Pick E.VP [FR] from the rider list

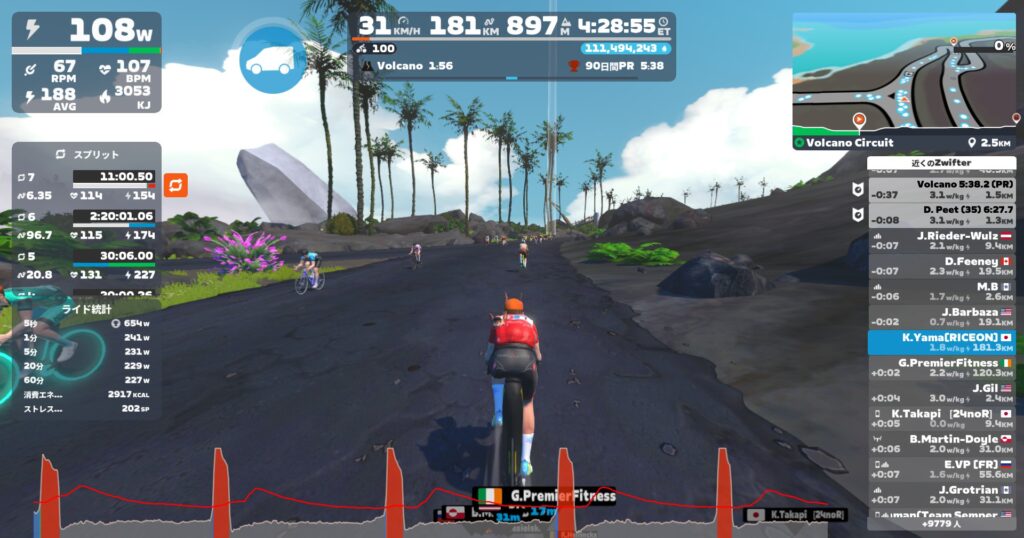940,469
